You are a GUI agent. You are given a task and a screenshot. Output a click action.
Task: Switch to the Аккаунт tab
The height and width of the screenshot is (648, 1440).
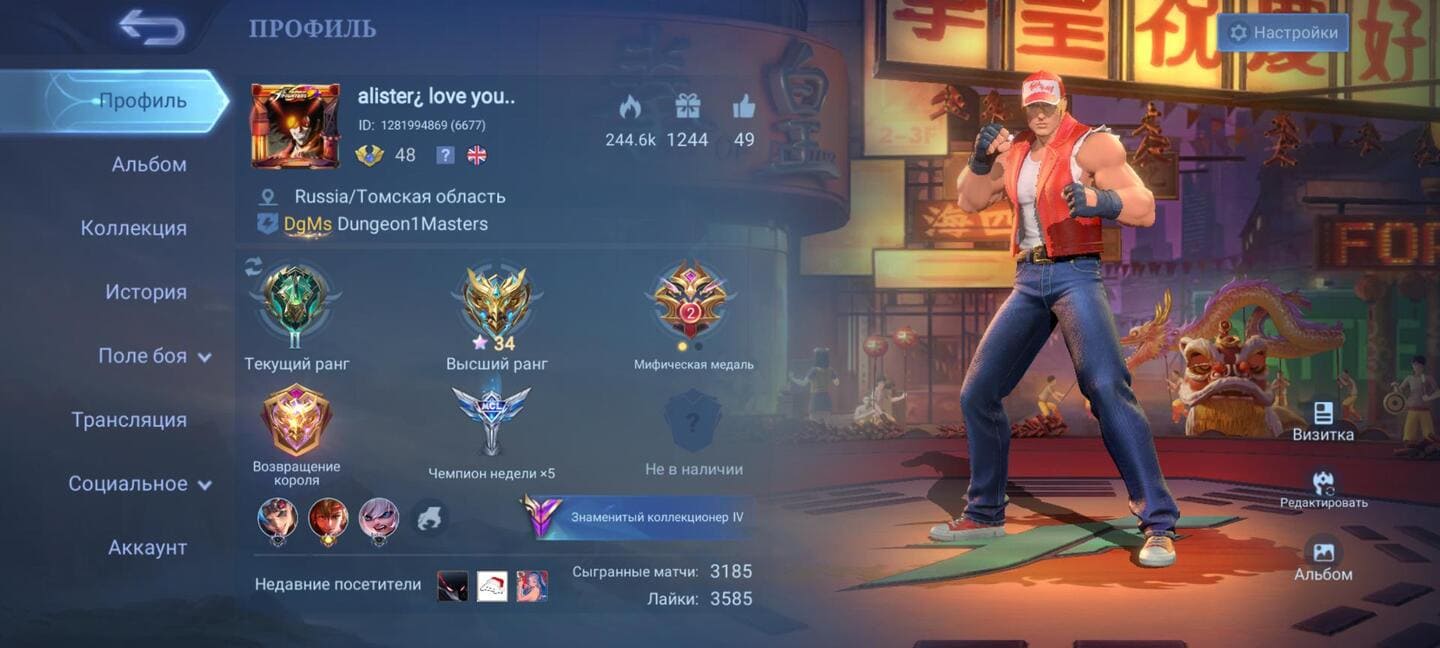pyautogui.click(x=147, y=548)
